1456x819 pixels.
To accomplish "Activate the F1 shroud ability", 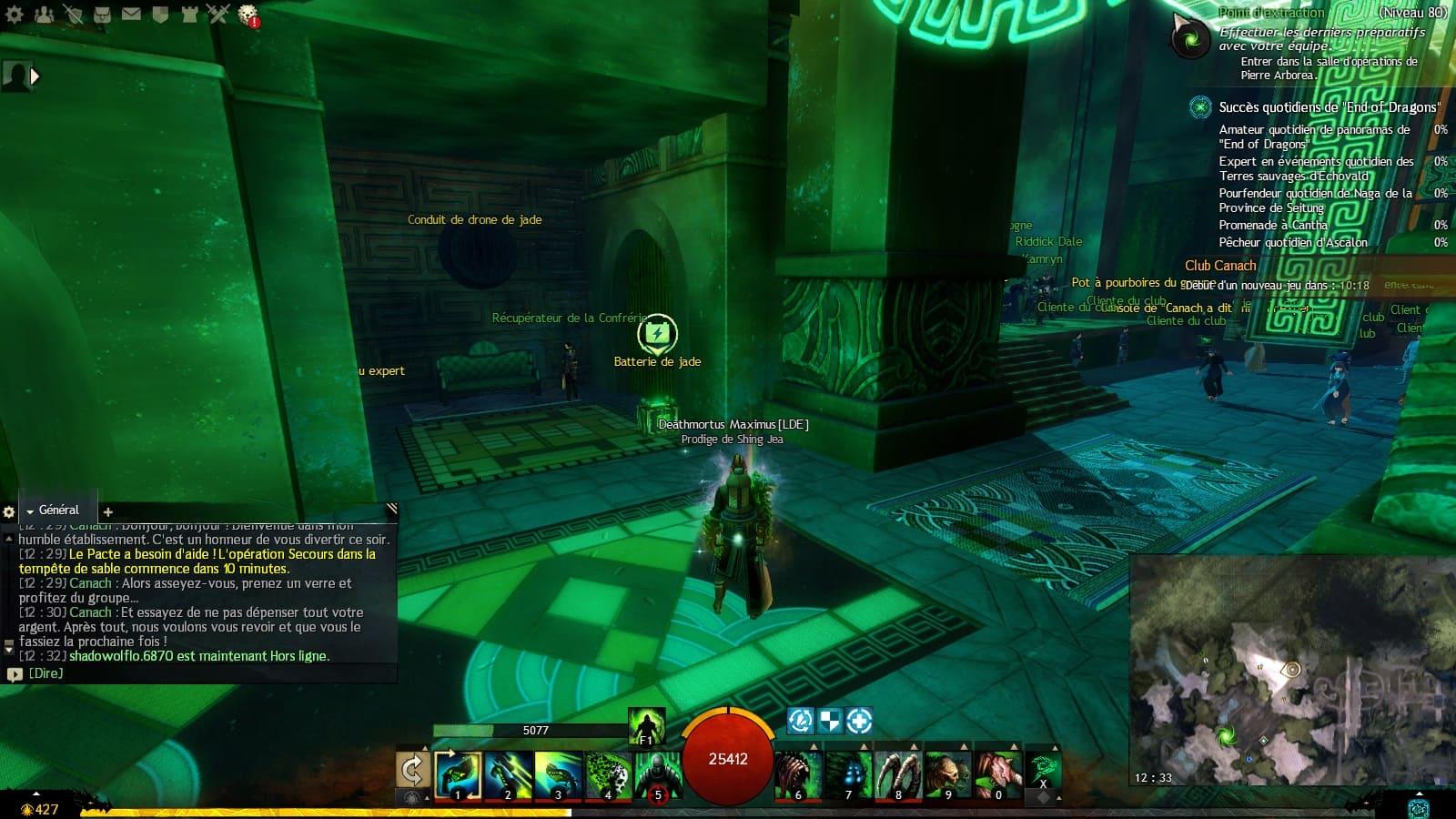I will click(646, 727).
